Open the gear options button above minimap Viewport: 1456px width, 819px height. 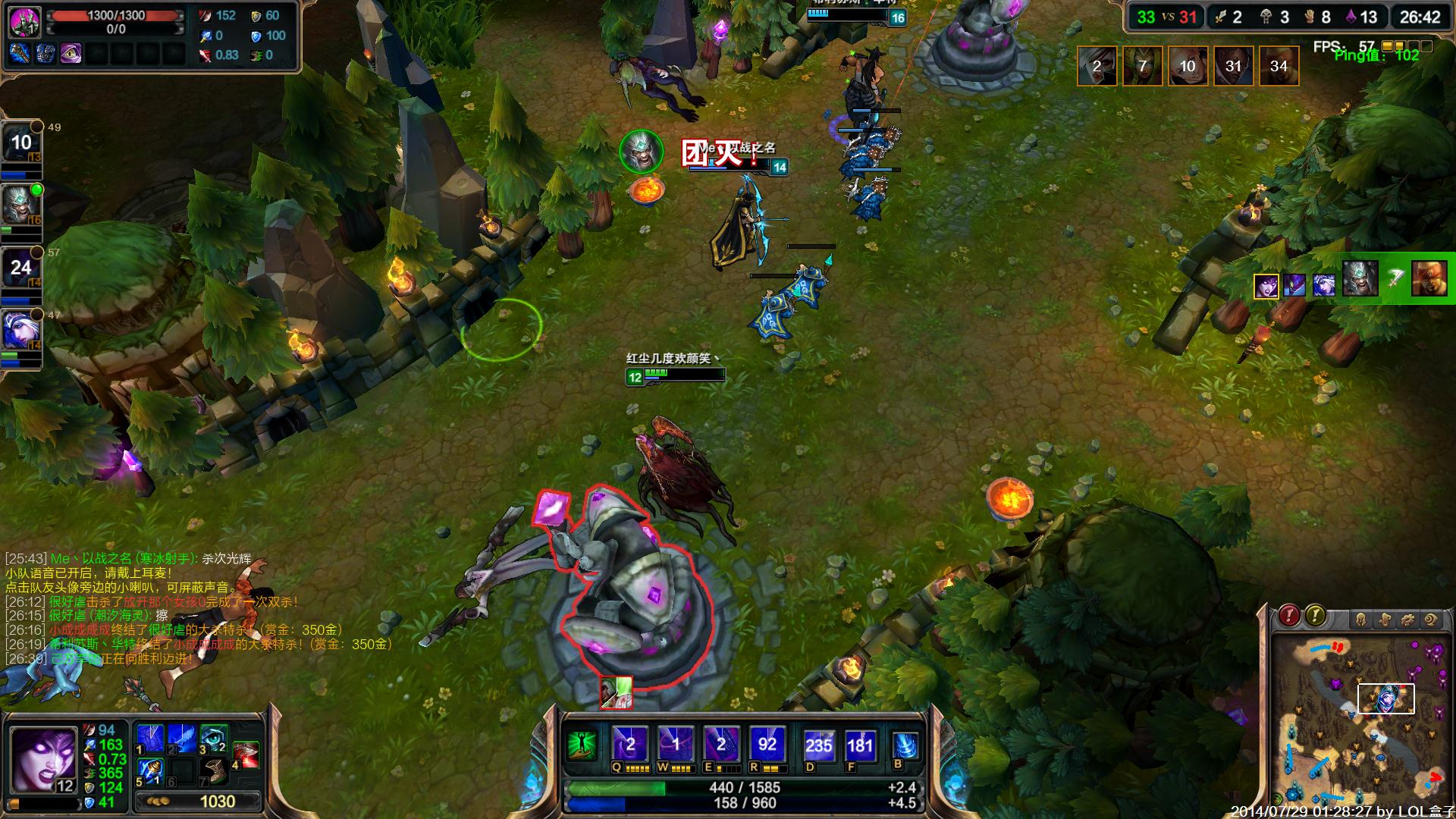click(x=1407, y=620)
